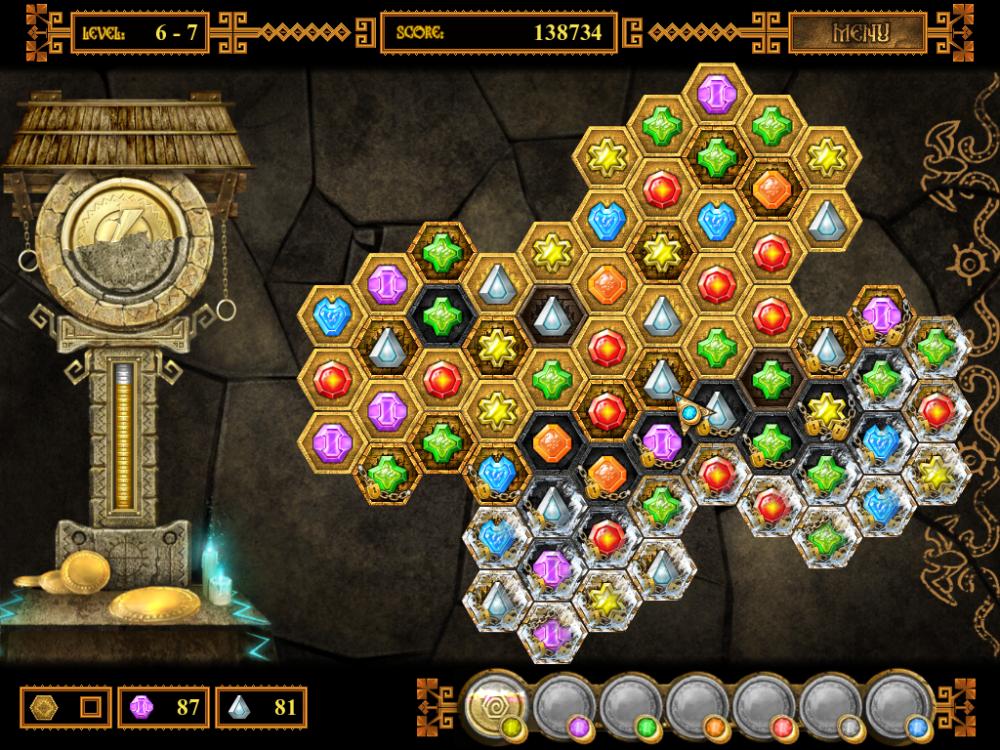Choose the power-up slot with red gem

(763, 705)
